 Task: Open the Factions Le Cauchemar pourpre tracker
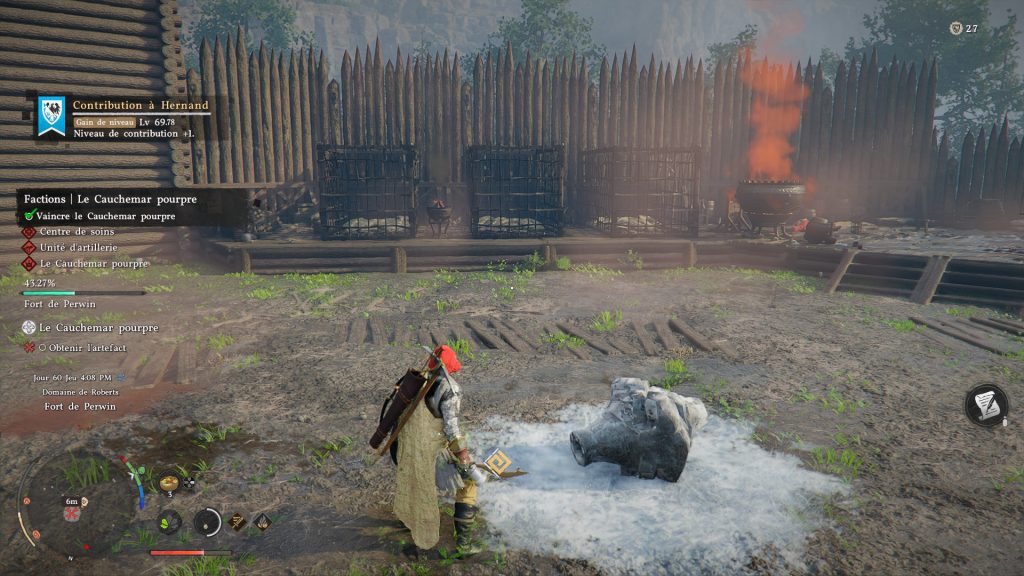[110, 199]
